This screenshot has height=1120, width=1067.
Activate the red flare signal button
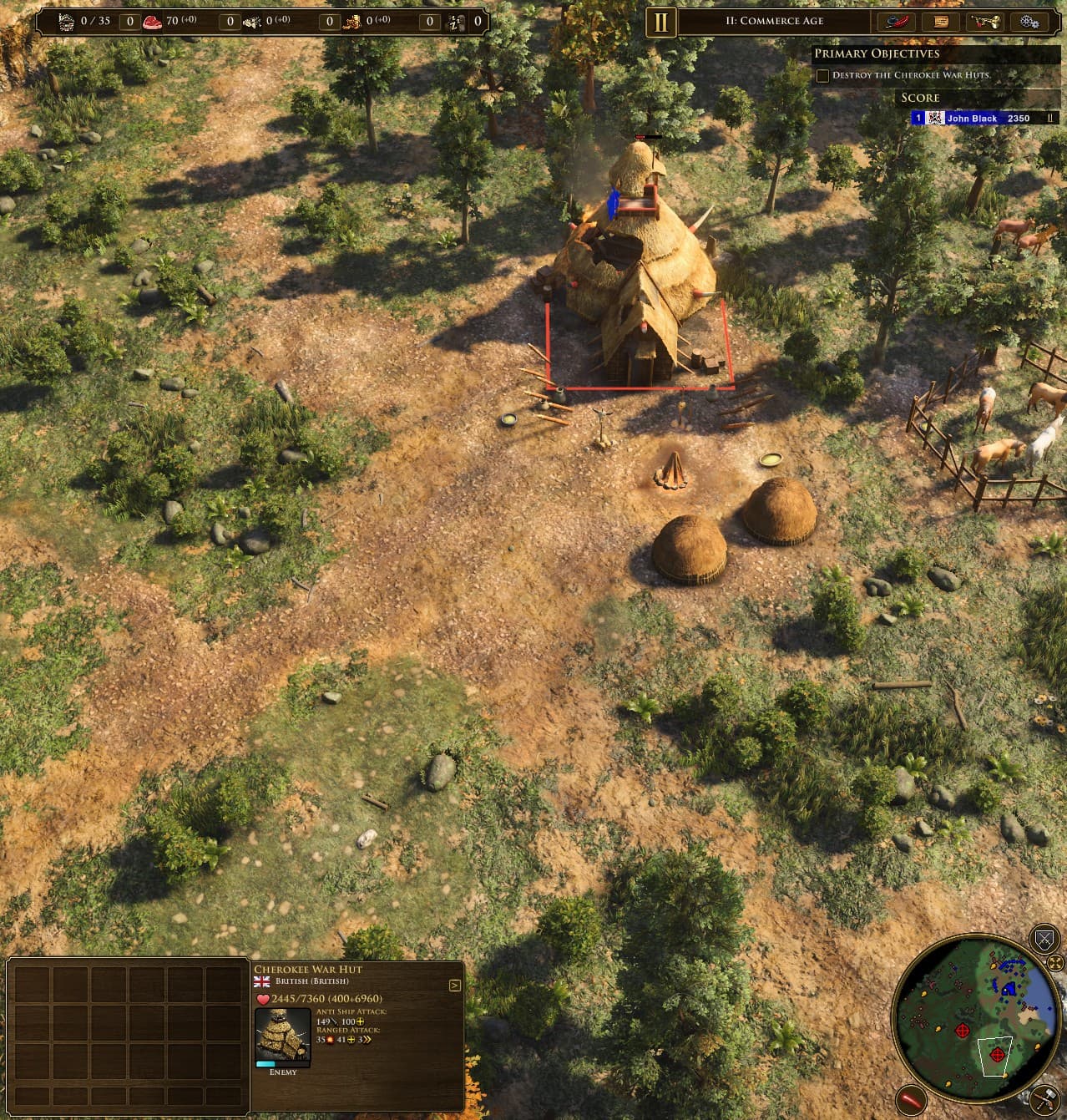point(911,1100)
